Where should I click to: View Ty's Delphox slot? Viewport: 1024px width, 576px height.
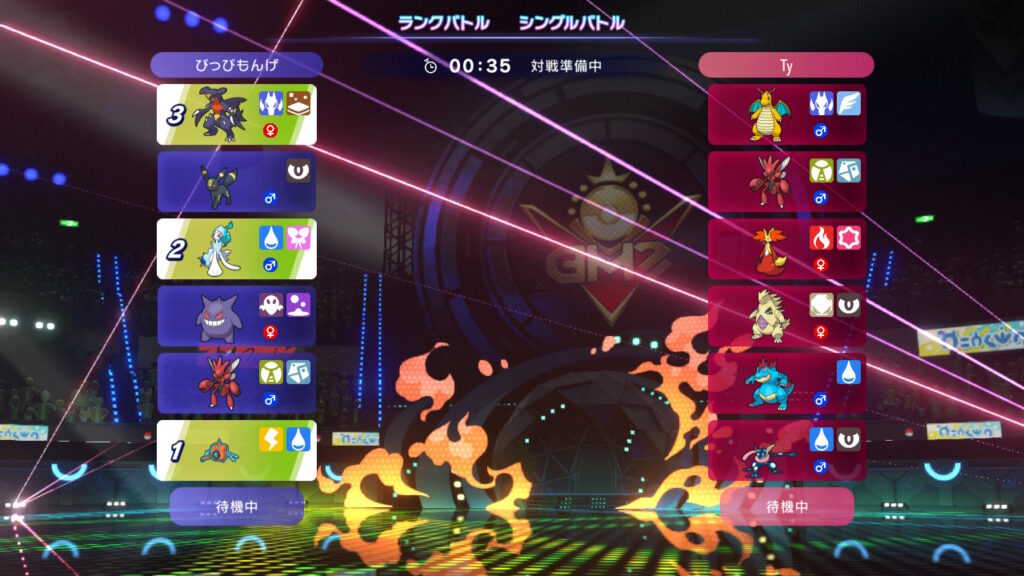[787, 249]
